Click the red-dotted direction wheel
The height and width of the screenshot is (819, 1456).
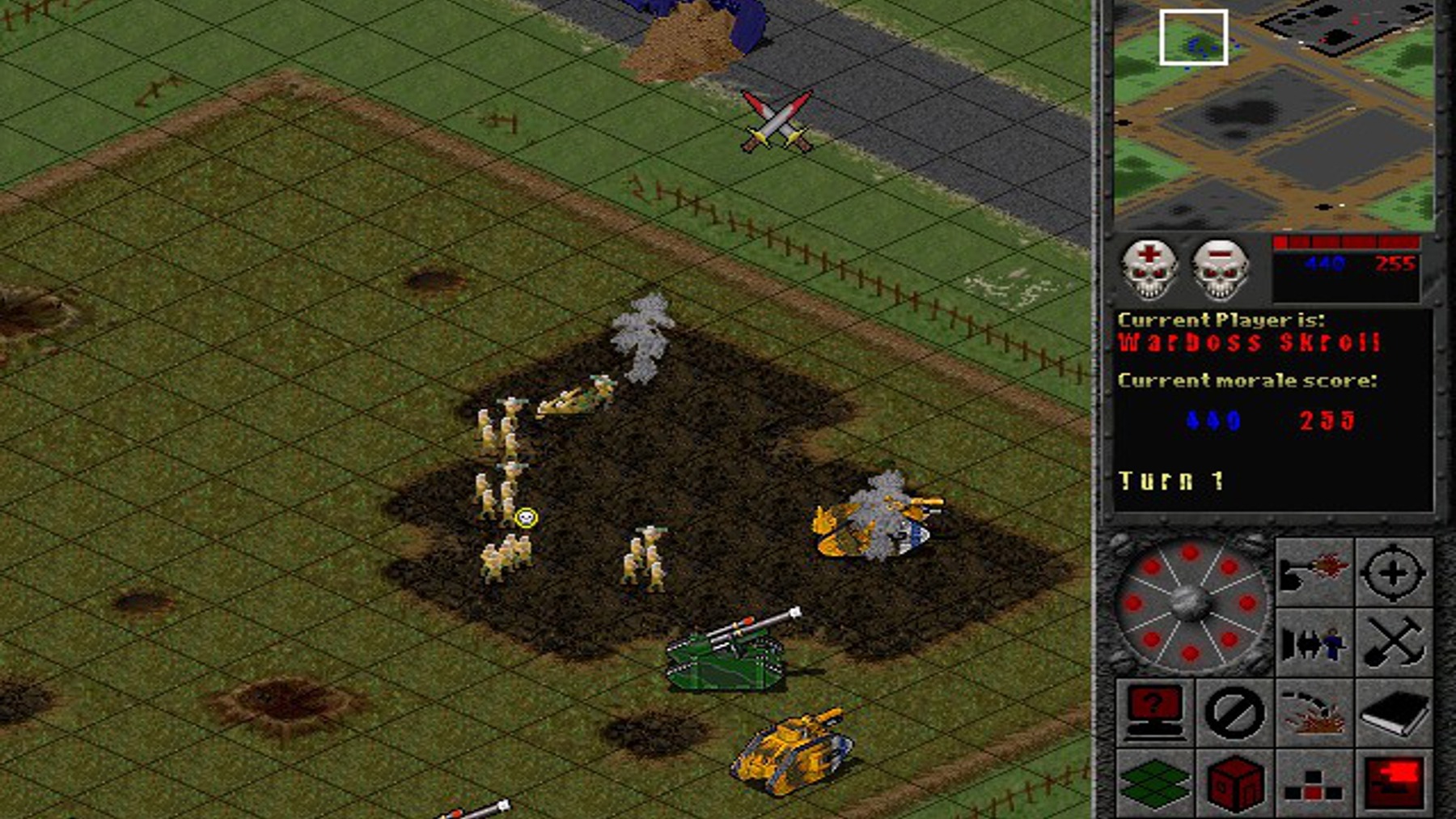point(1190,605)
